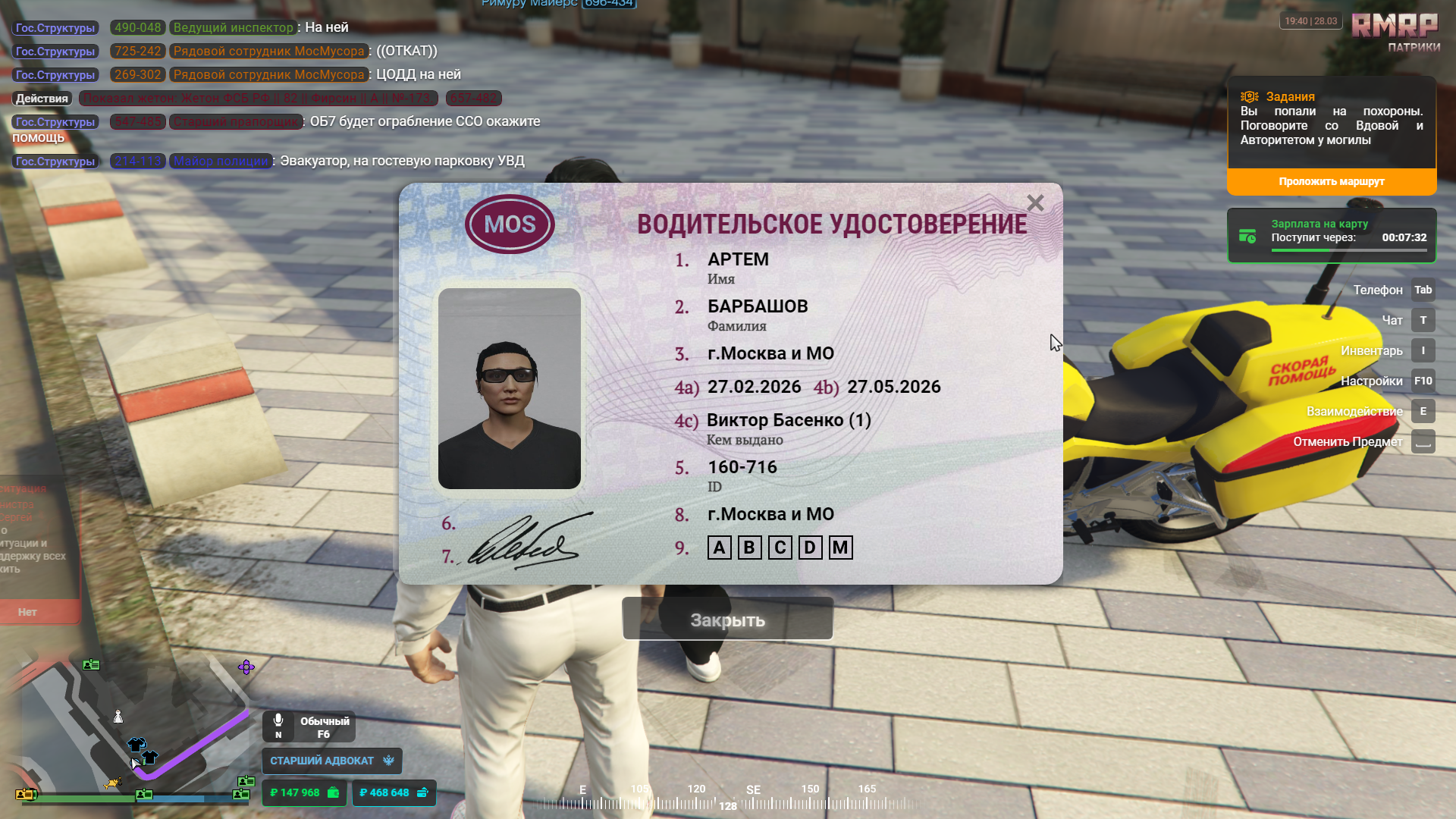This screenshot has width=1456, height=819.
Task: Select the Старший адвокат job badge
Action: 331,761
